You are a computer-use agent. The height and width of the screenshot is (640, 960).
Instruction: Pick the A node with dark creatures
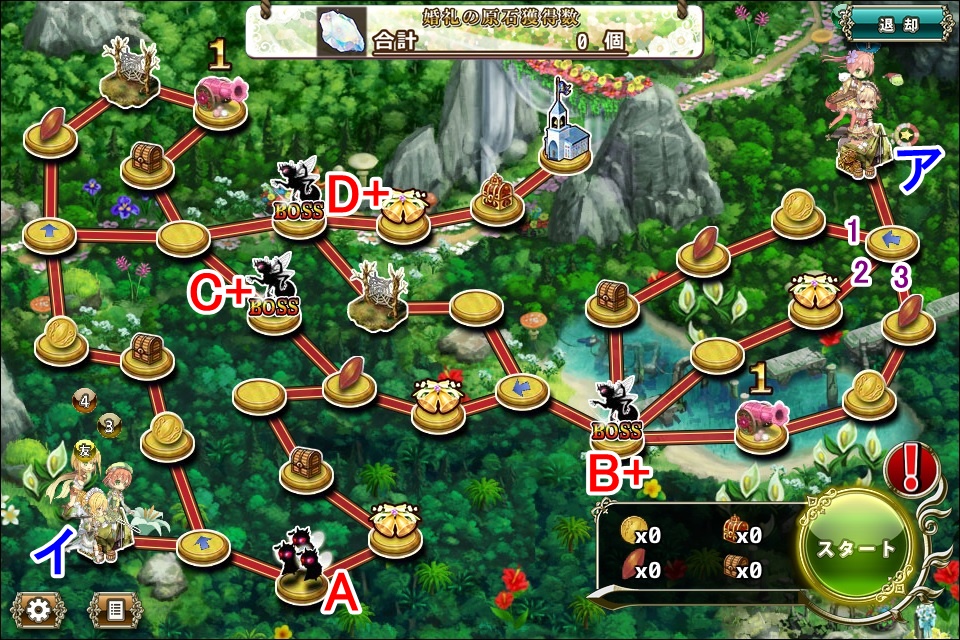[302, 566]
